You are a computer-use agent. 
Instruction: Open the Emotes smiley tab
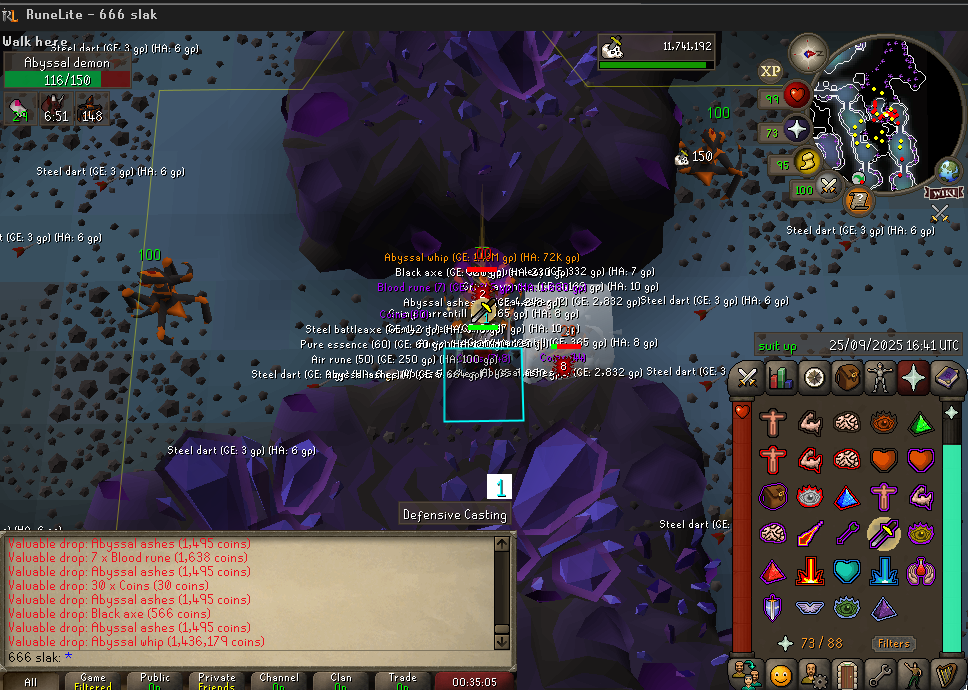(x=780, y=674)
